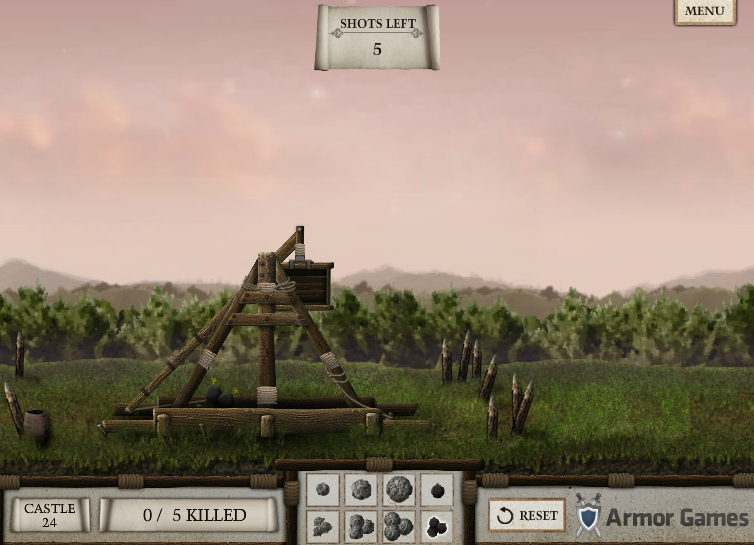Select the single small stone ammo
Screen dimensions: 754x545
[x=323, y=490]
